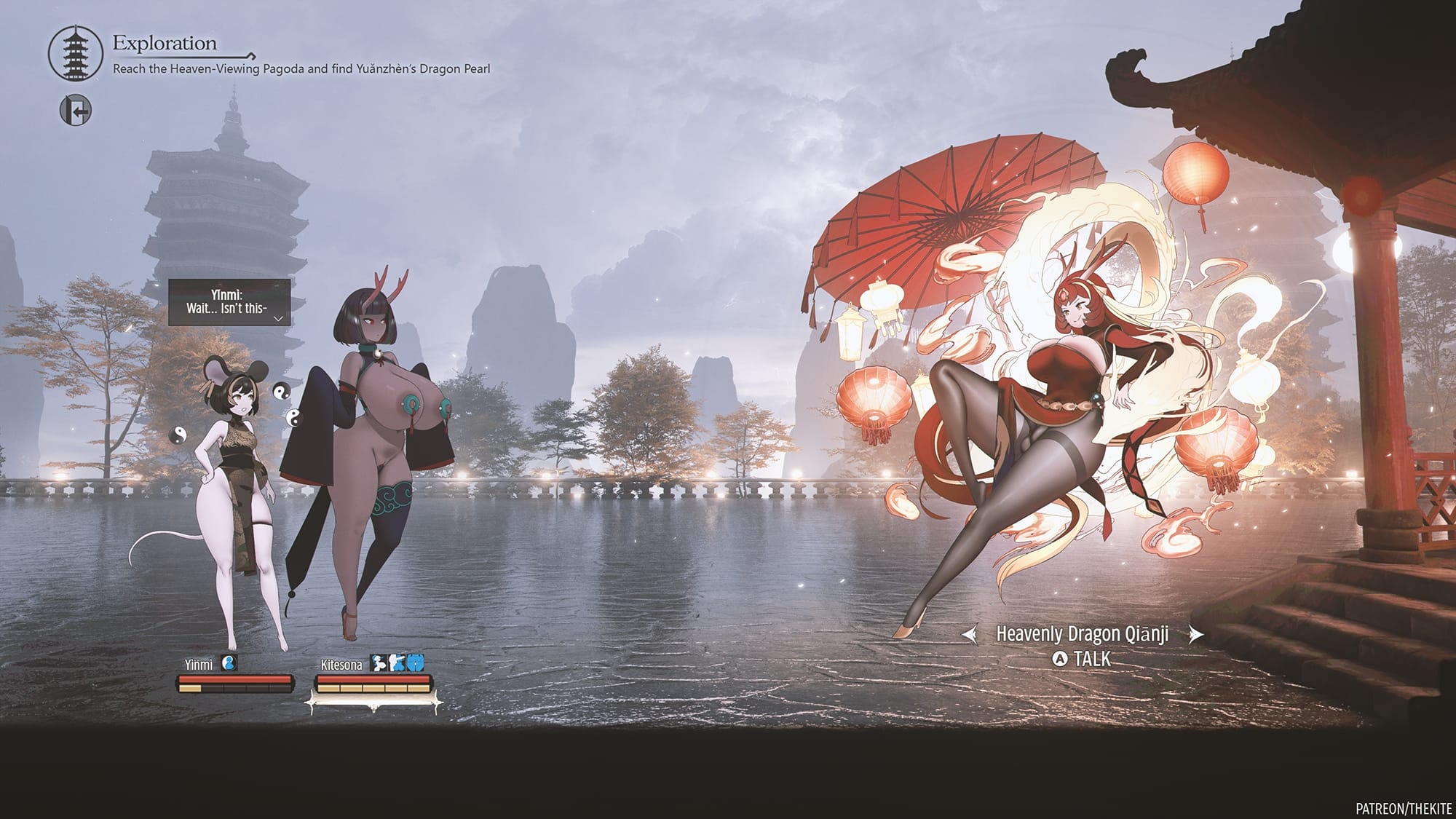The width and height of the screenshot is (1456, 819).
Task: Open the Exploration quest description text
Action: (x=301, y=69)
